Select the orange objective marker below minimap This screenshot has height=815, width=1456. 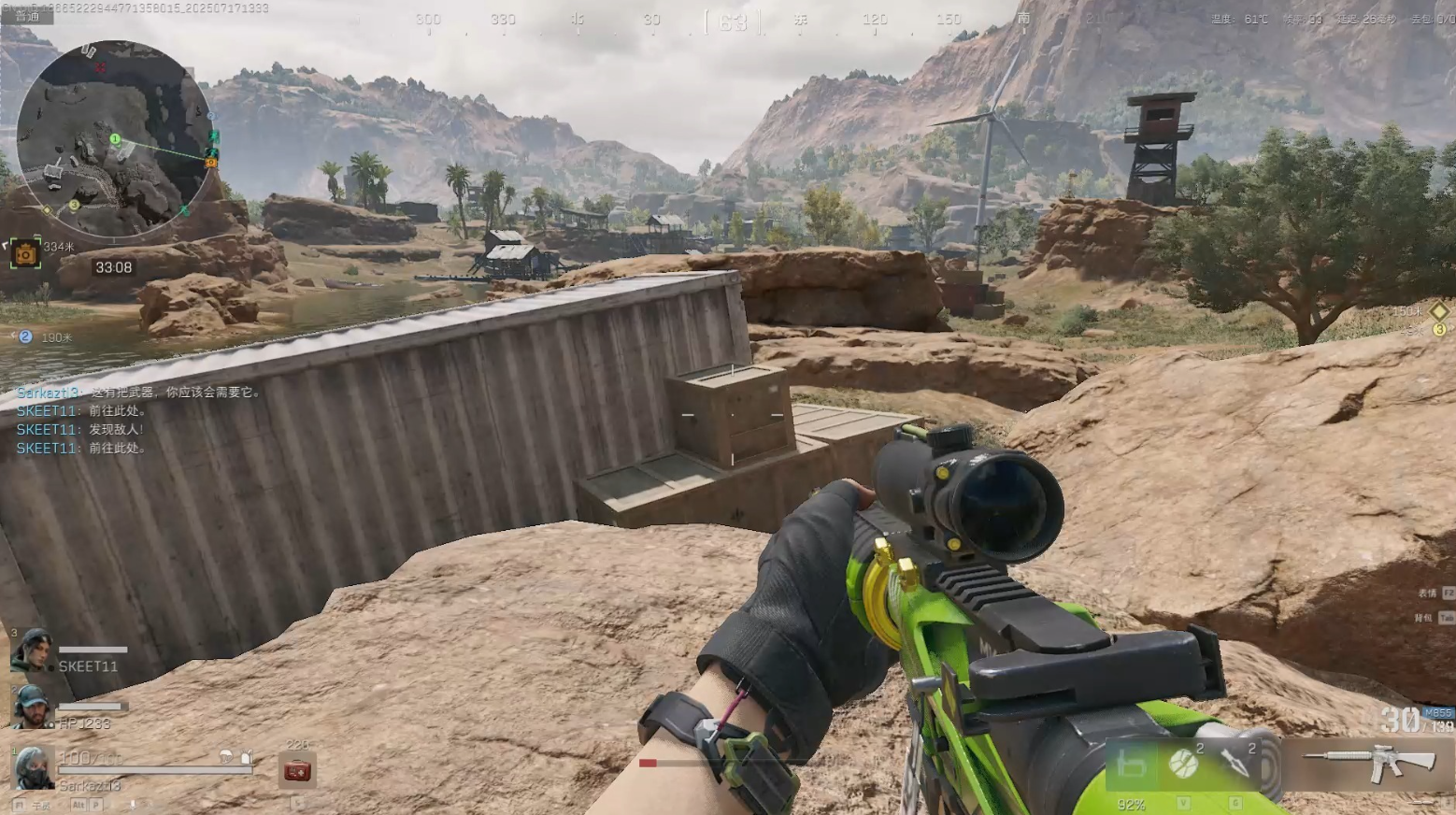pyautogui.click(x=25, y=252)
